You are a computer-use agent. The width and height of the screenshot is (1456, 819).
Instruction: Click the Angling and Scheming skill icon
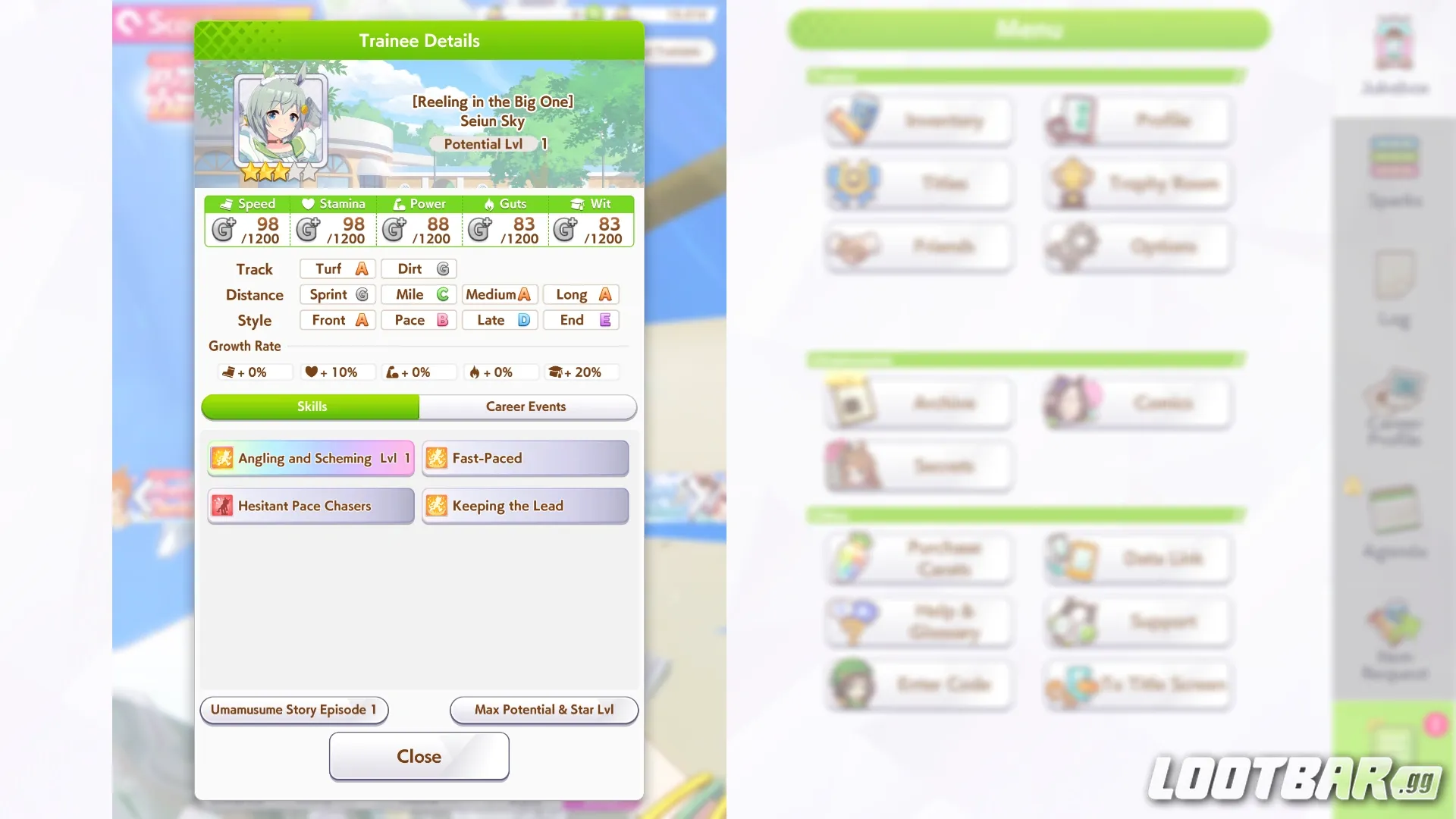222,458
